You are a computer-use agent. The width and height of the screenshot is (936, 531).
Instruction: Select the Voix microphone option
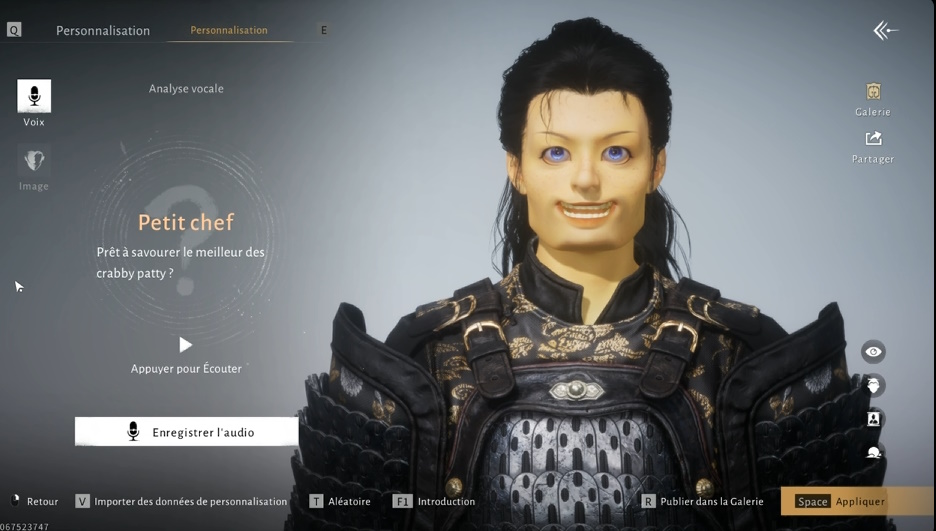[34, 97]
